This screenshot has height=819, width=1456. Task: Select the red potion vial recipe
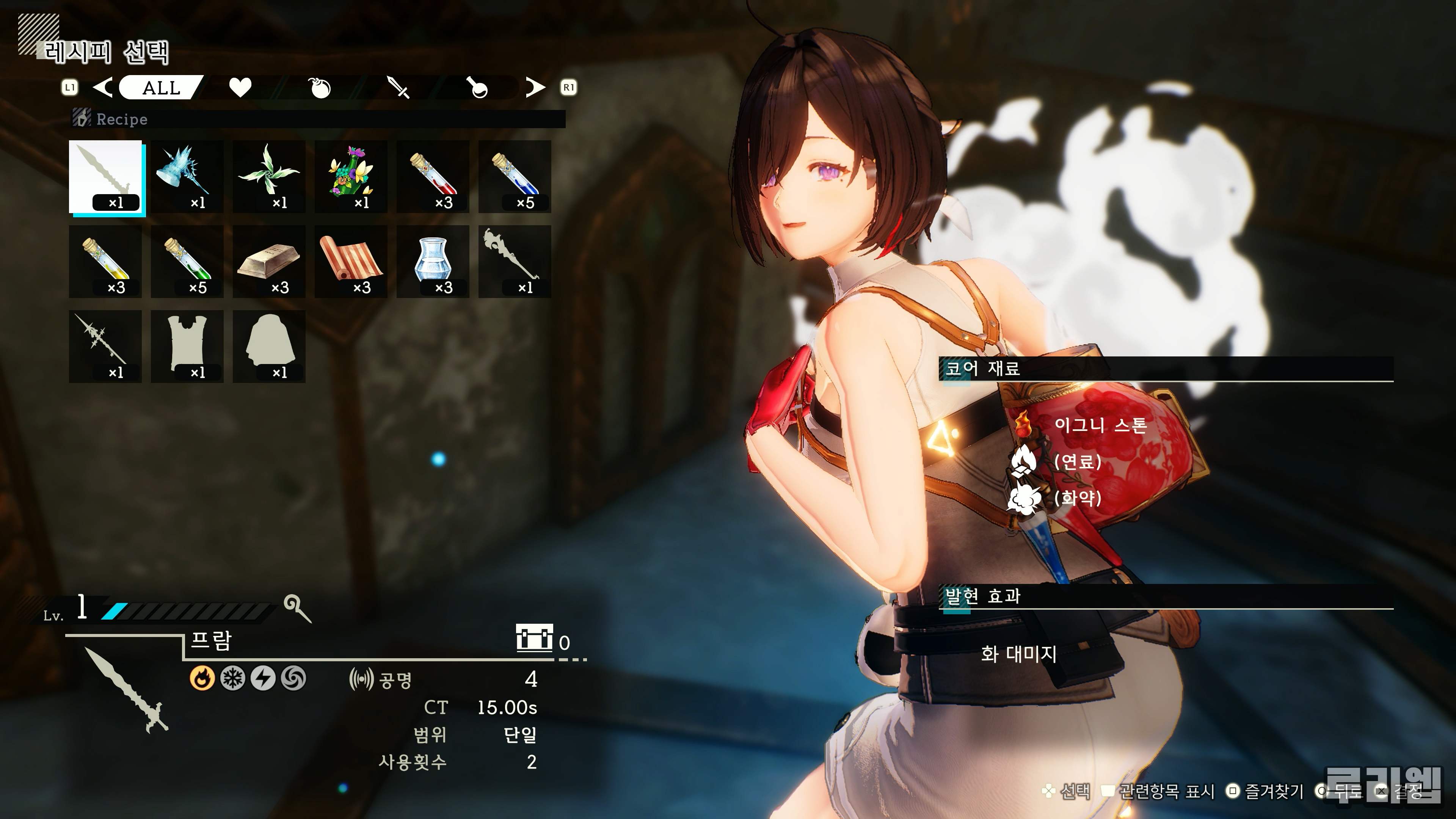pos(433,176)
